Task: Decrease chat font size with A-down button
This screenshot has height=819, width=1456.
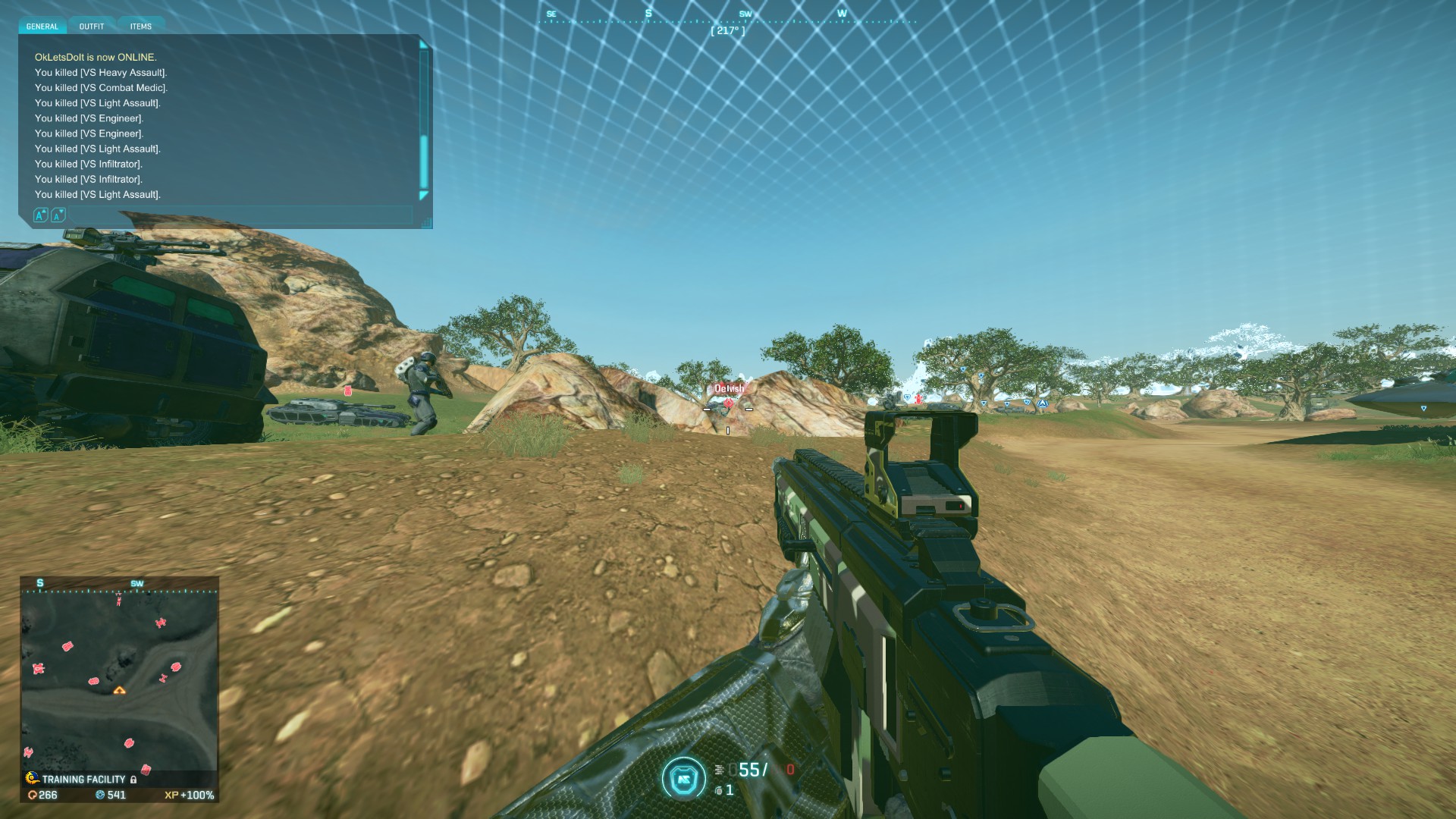Action: click(58, 215)
